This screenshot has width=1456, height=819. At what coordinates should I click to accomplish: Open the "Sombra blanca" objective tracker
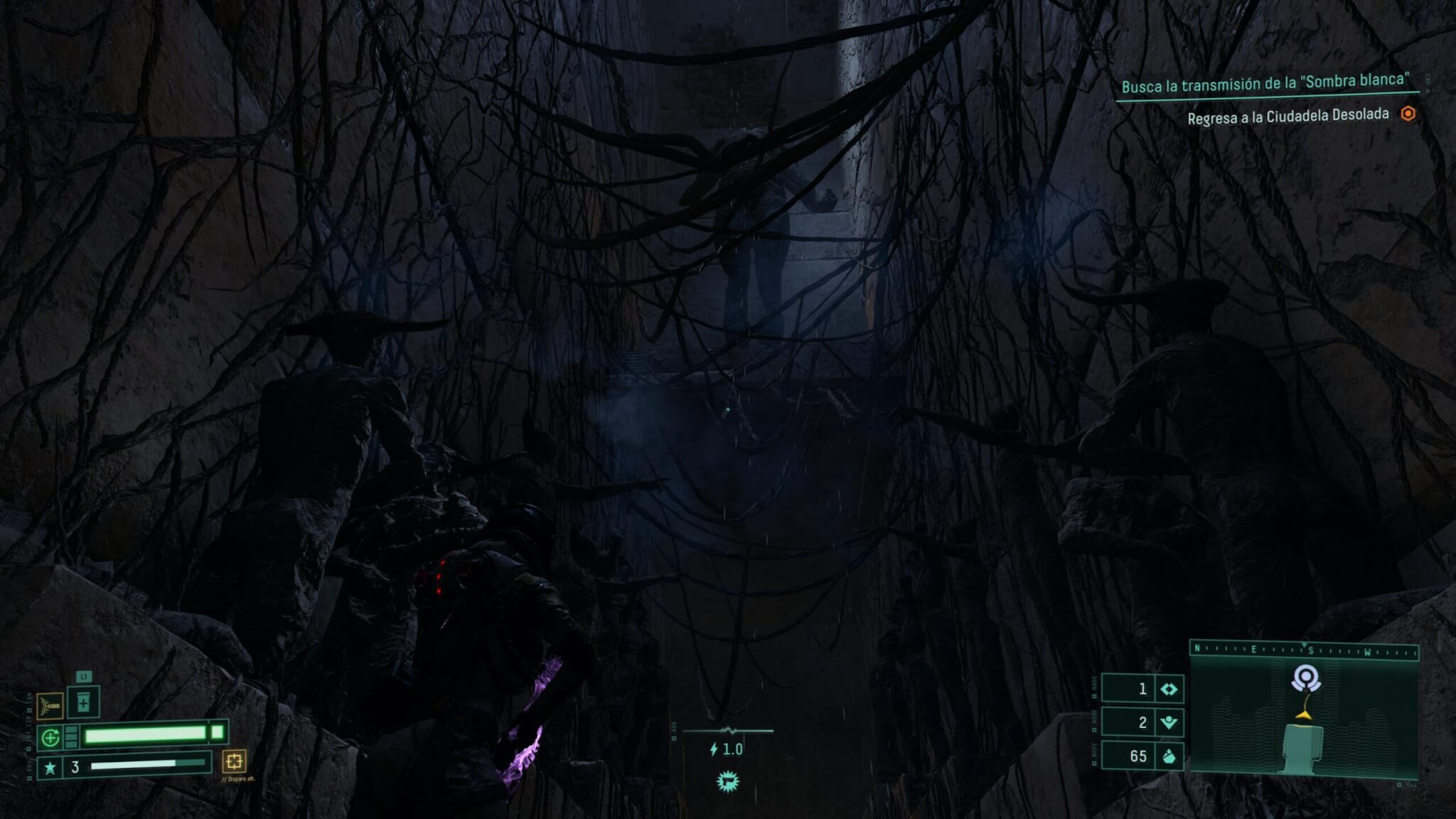pyautogui.click(x=1265, y=84)
